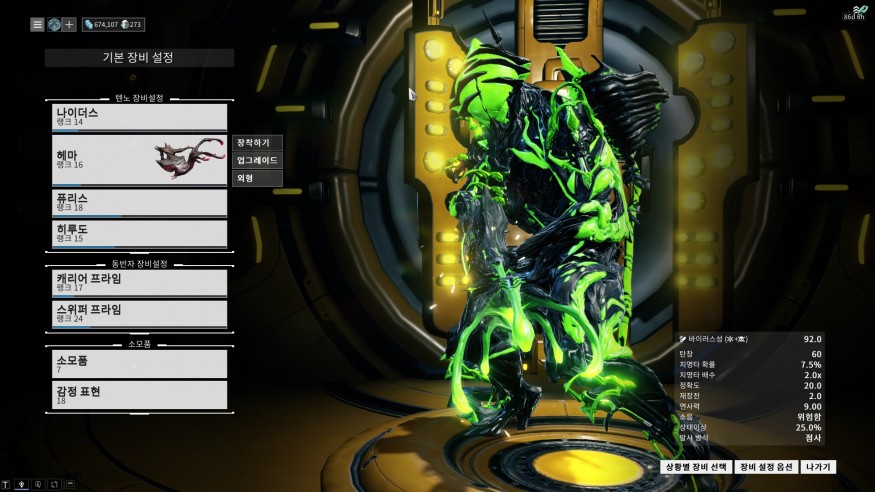875x492 pixels.
Task: Open the 업그레이드 option
Action: point(258,160)
